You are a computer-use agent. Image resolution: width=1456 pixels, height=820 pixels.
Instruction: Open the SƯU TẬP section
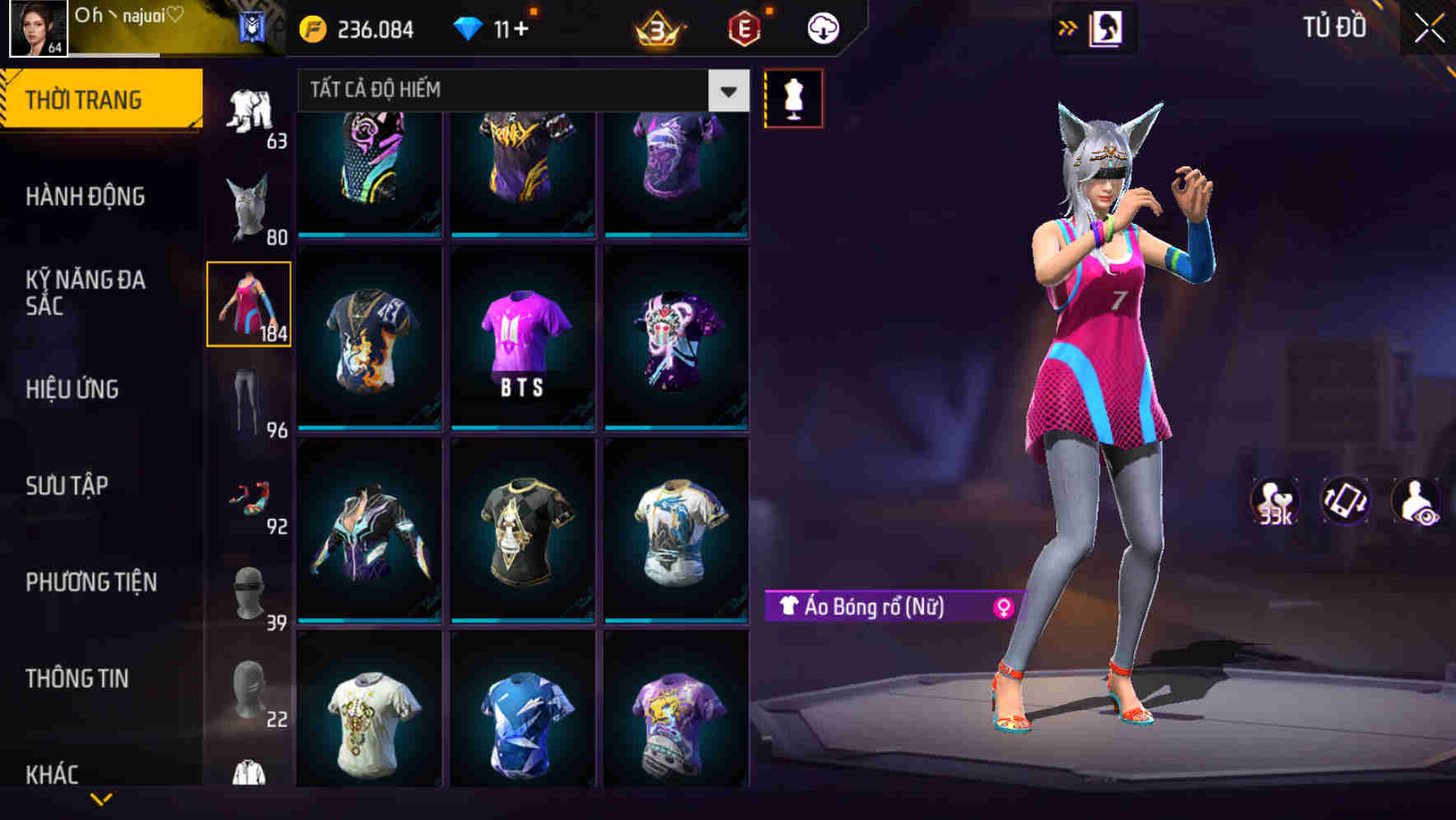click(69, 487)
